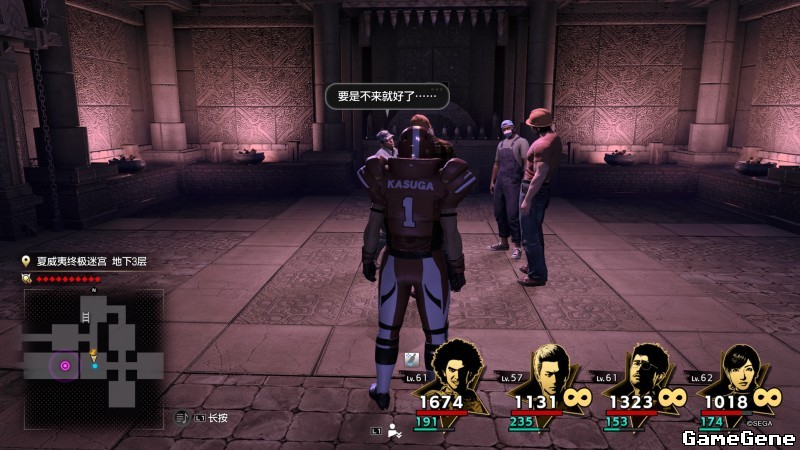Viewport: 800px width, 450px height.
Task: Open the dungeon minimap
Action: pyautogui.click(x=93, y=348)
